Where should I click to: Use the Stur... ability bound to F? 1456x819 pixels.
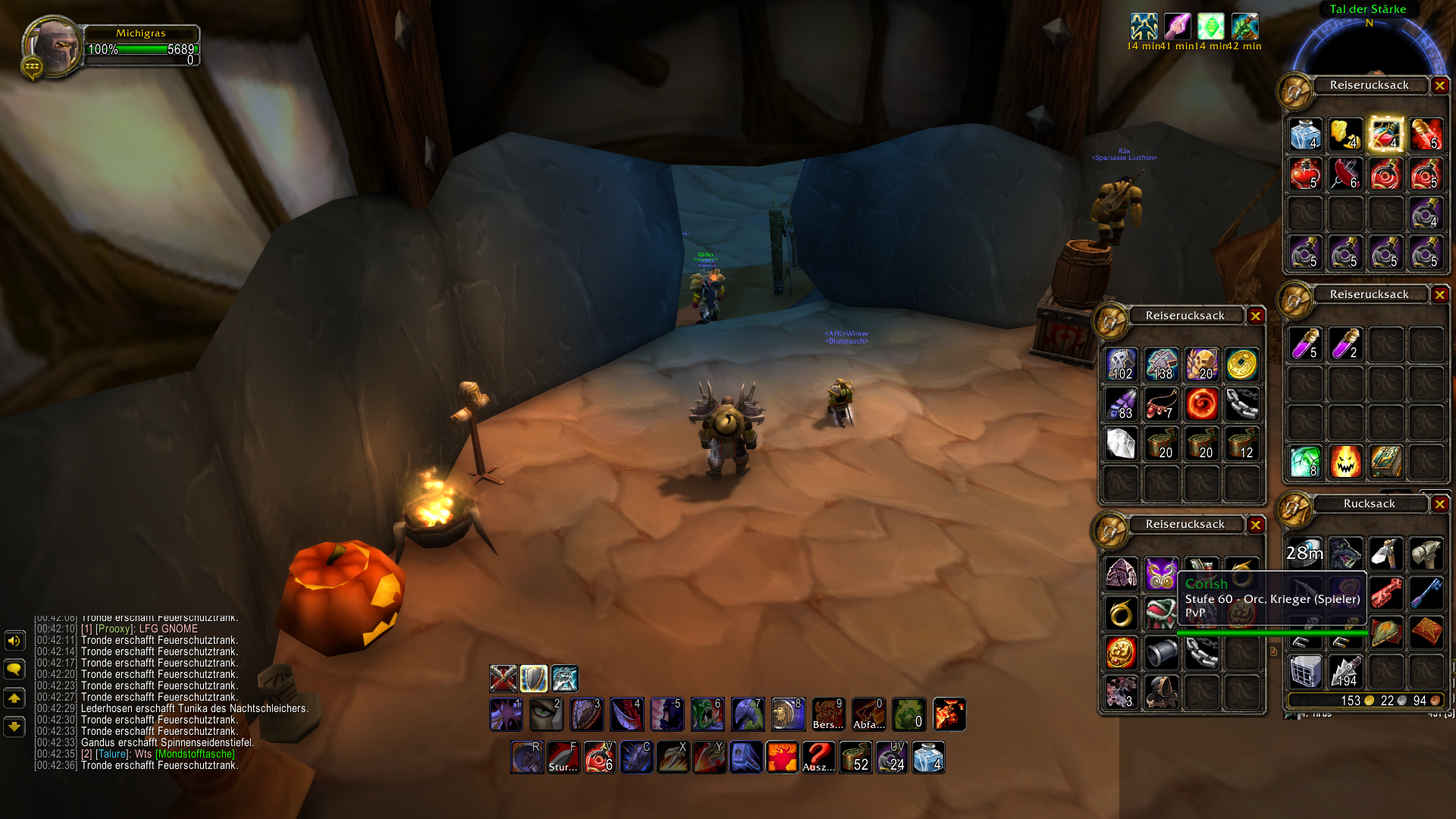(563, 757)
